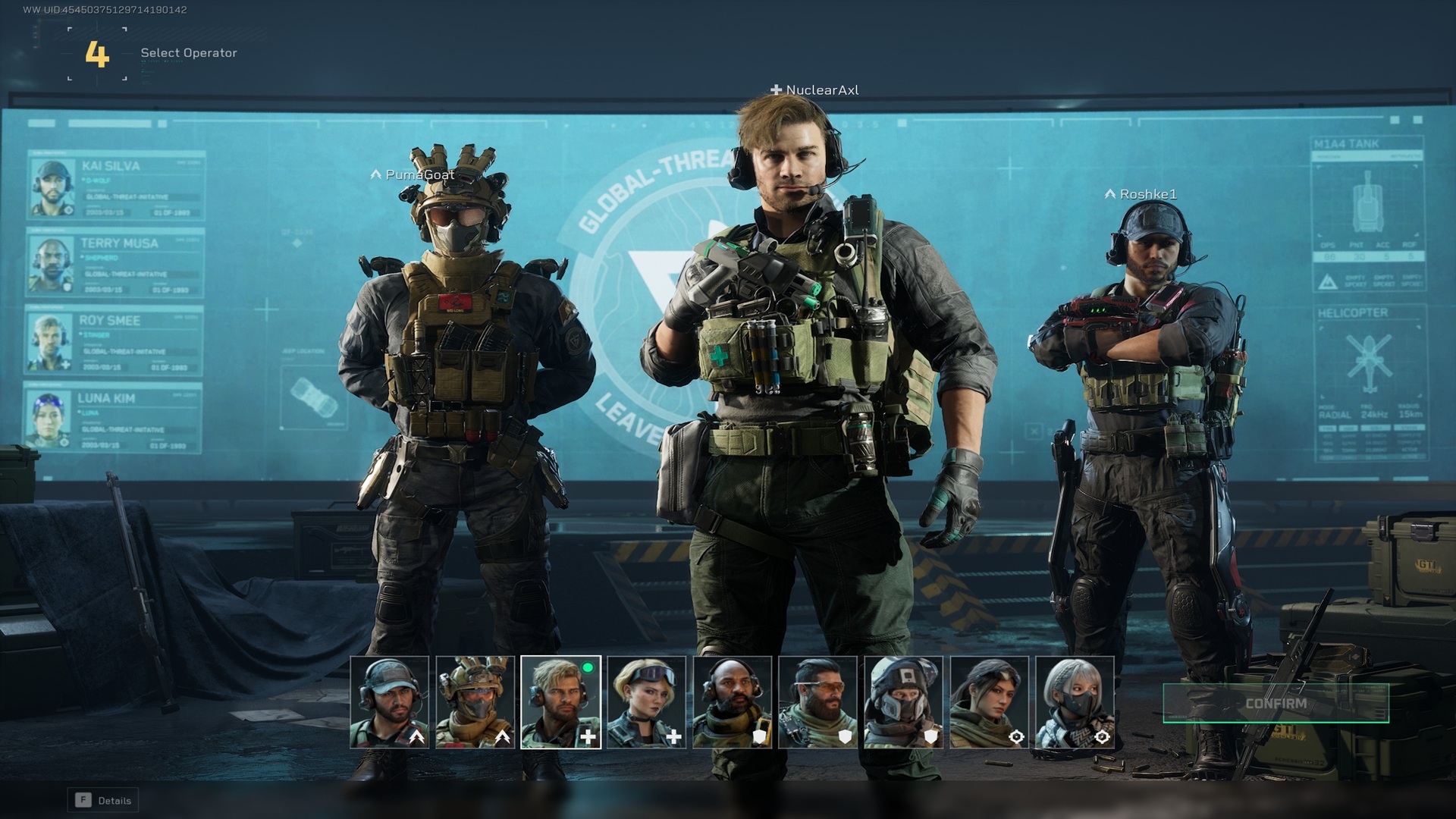
Task: Expand PumaGoat's squad chevron marker
Action: tap(377, 174)
